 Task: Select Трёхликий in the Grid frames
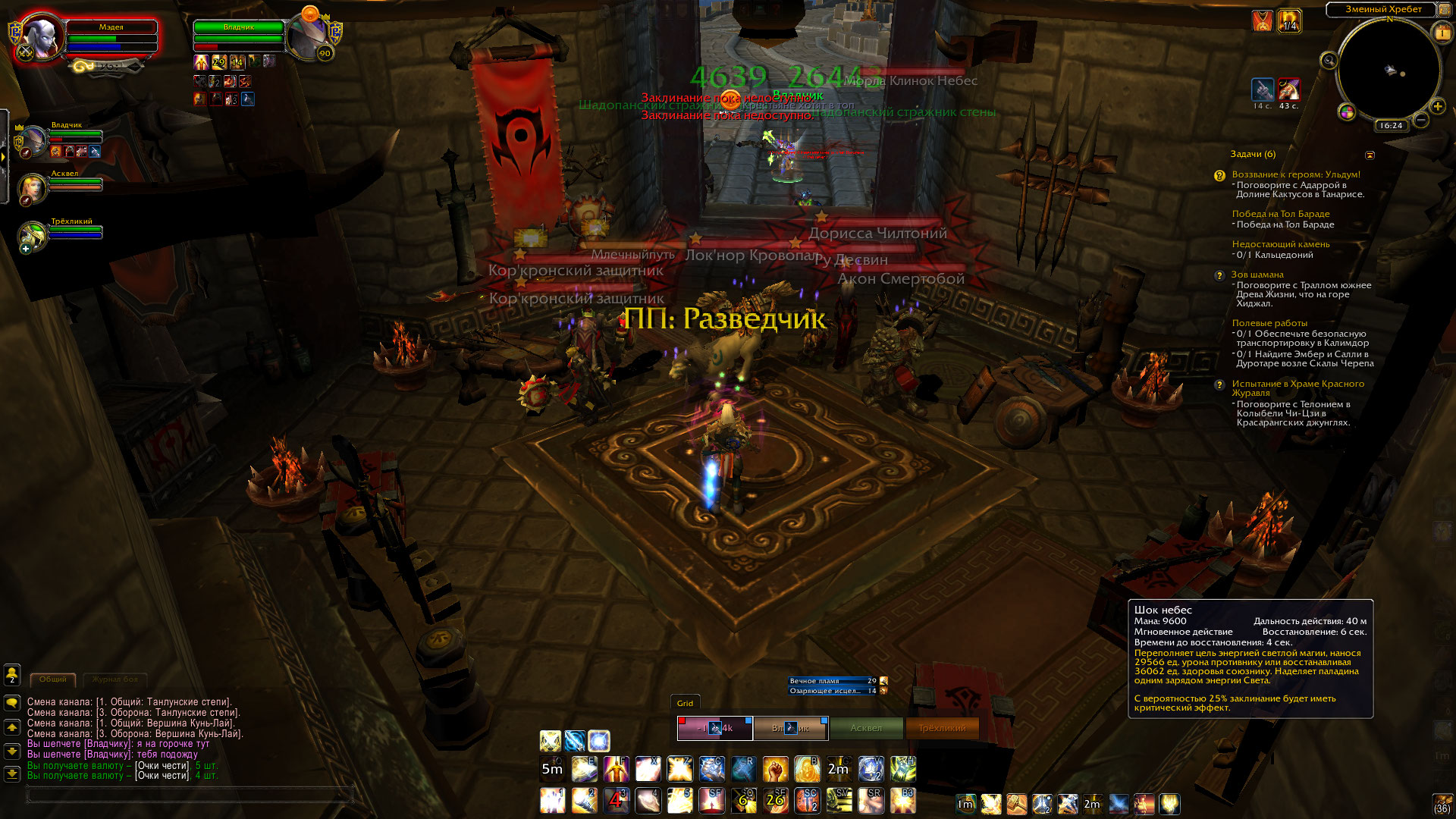(942, 728)
